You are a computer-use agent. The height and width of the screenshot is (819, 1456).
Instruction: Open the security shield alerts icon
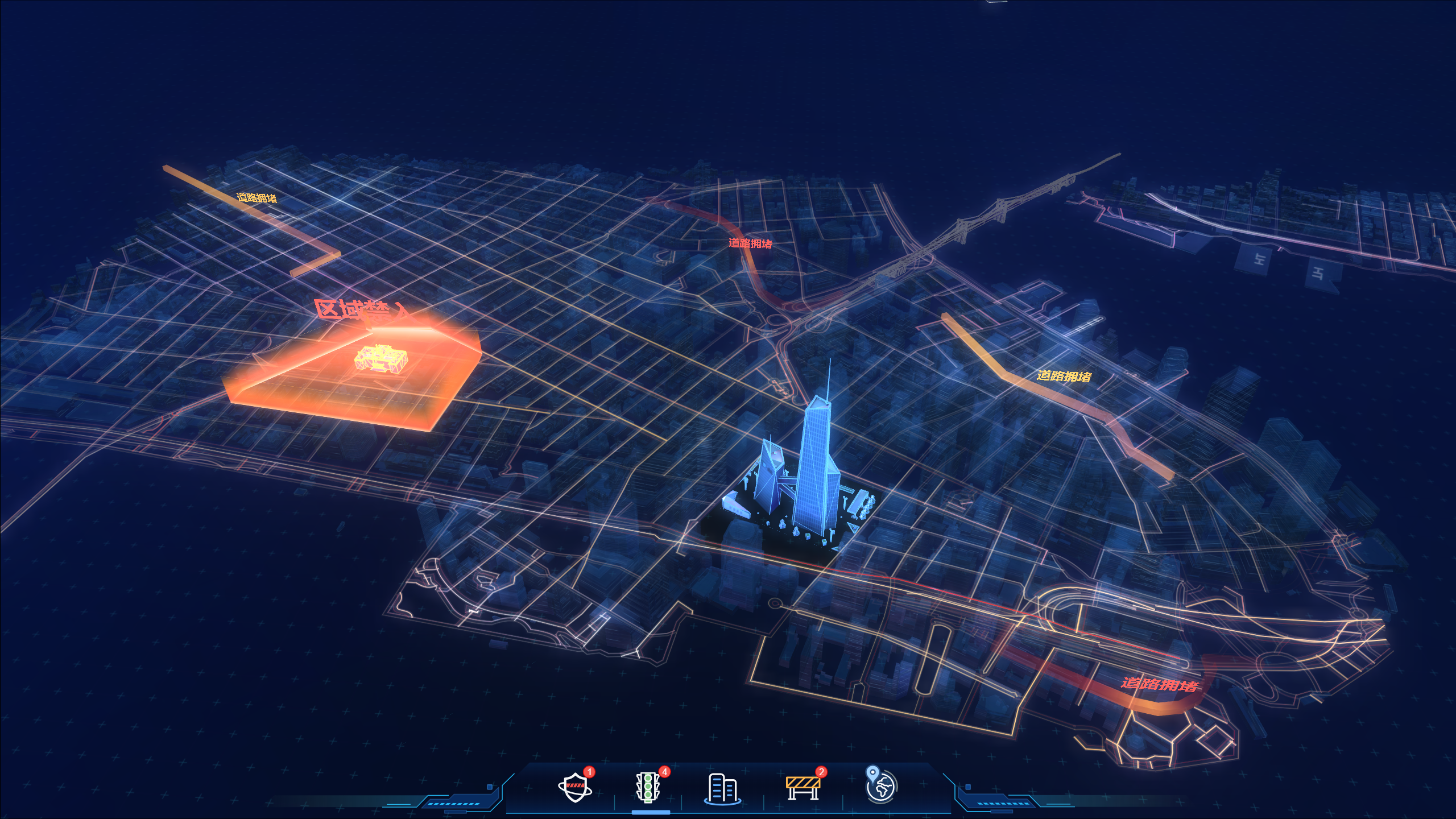point(575,787)
